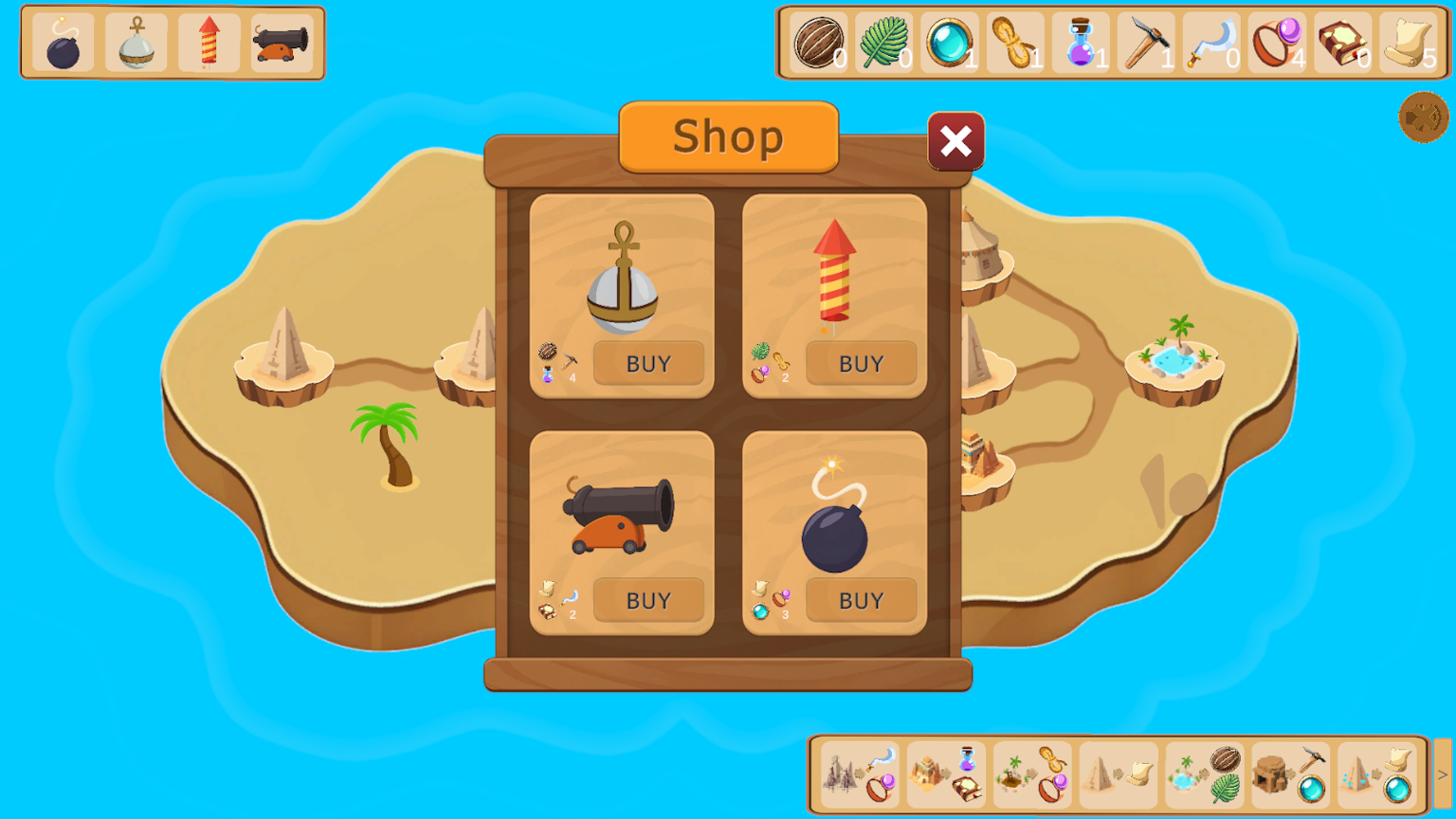This screenshot has height=819, width=1456.
Task: Buy the cannon from the shop
Action: click(648, 600)
